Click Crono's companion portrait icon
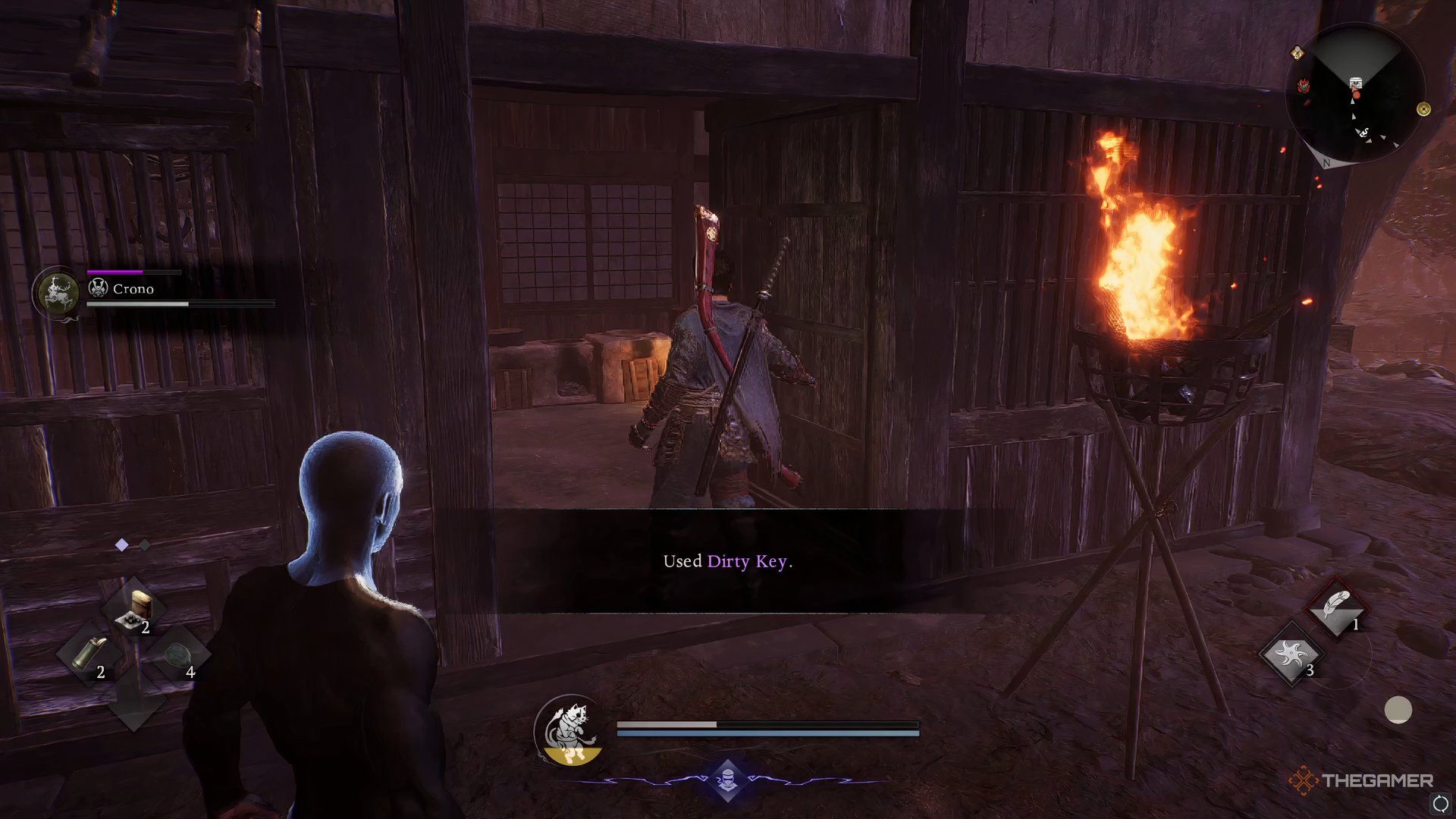 pos(58,292)
